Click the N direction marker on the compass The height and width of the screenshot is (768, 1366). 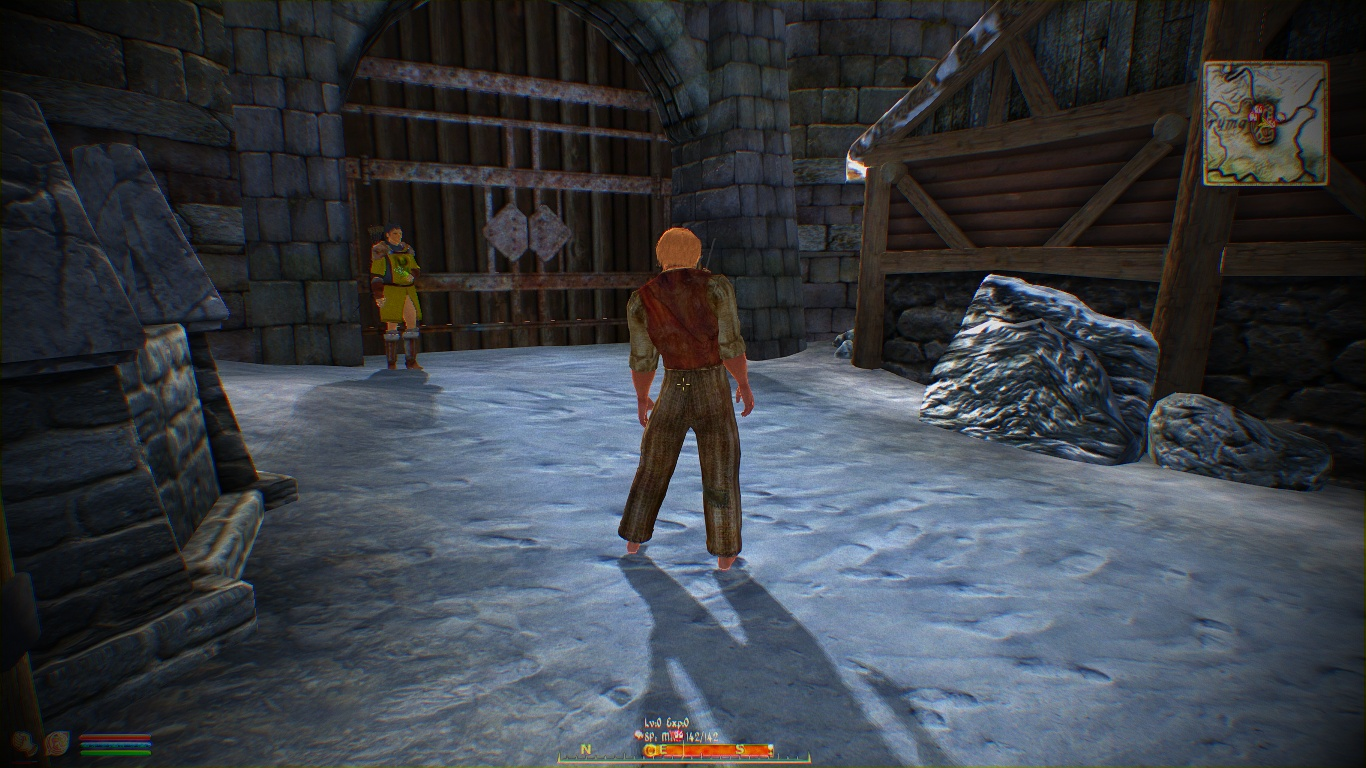point(586,750)
